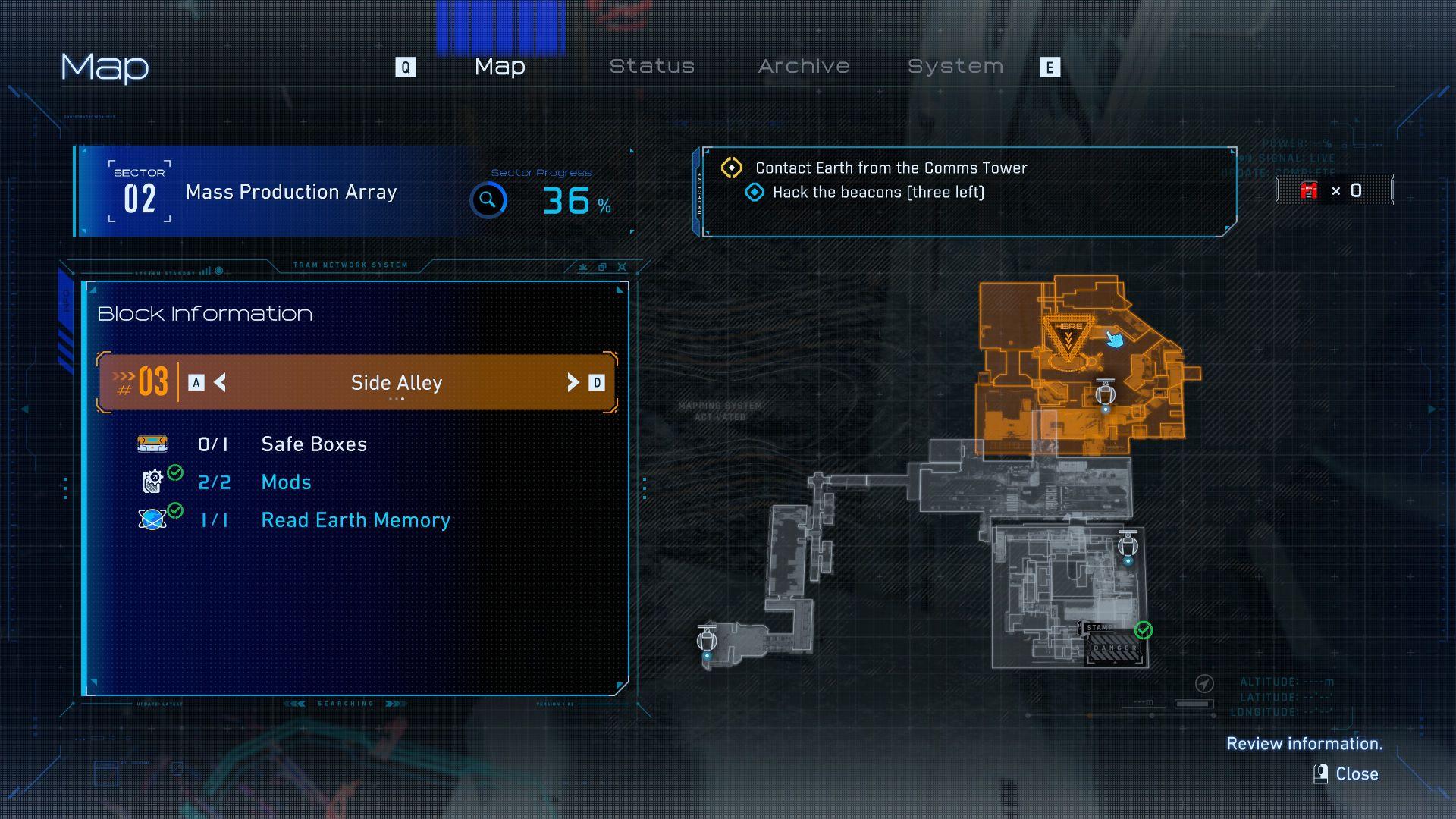Advance to next block with right arrow
This screenshot has width=1456, height=819.
(x=573, y=383)
